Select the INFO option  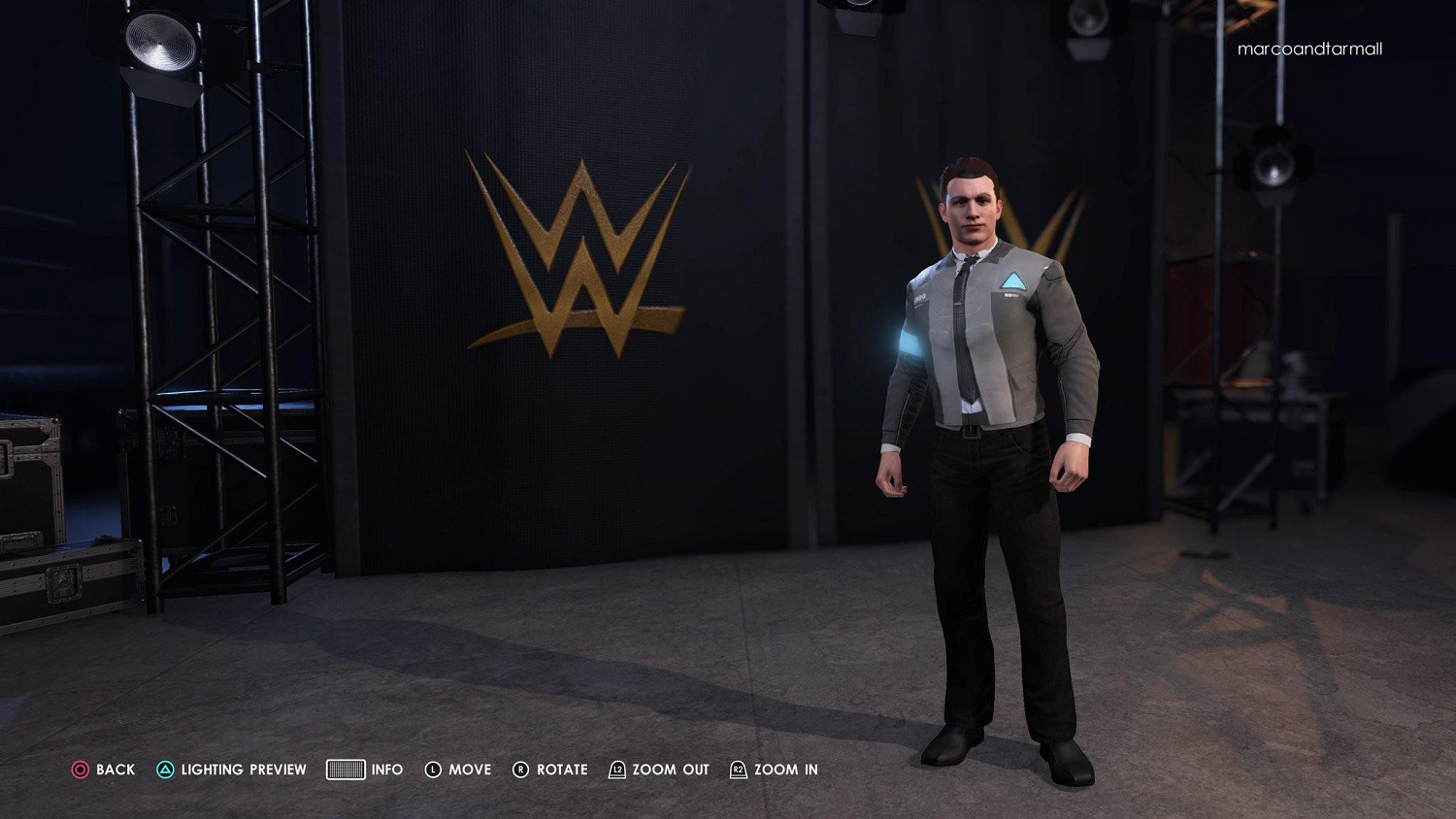[x=386, y=770]
